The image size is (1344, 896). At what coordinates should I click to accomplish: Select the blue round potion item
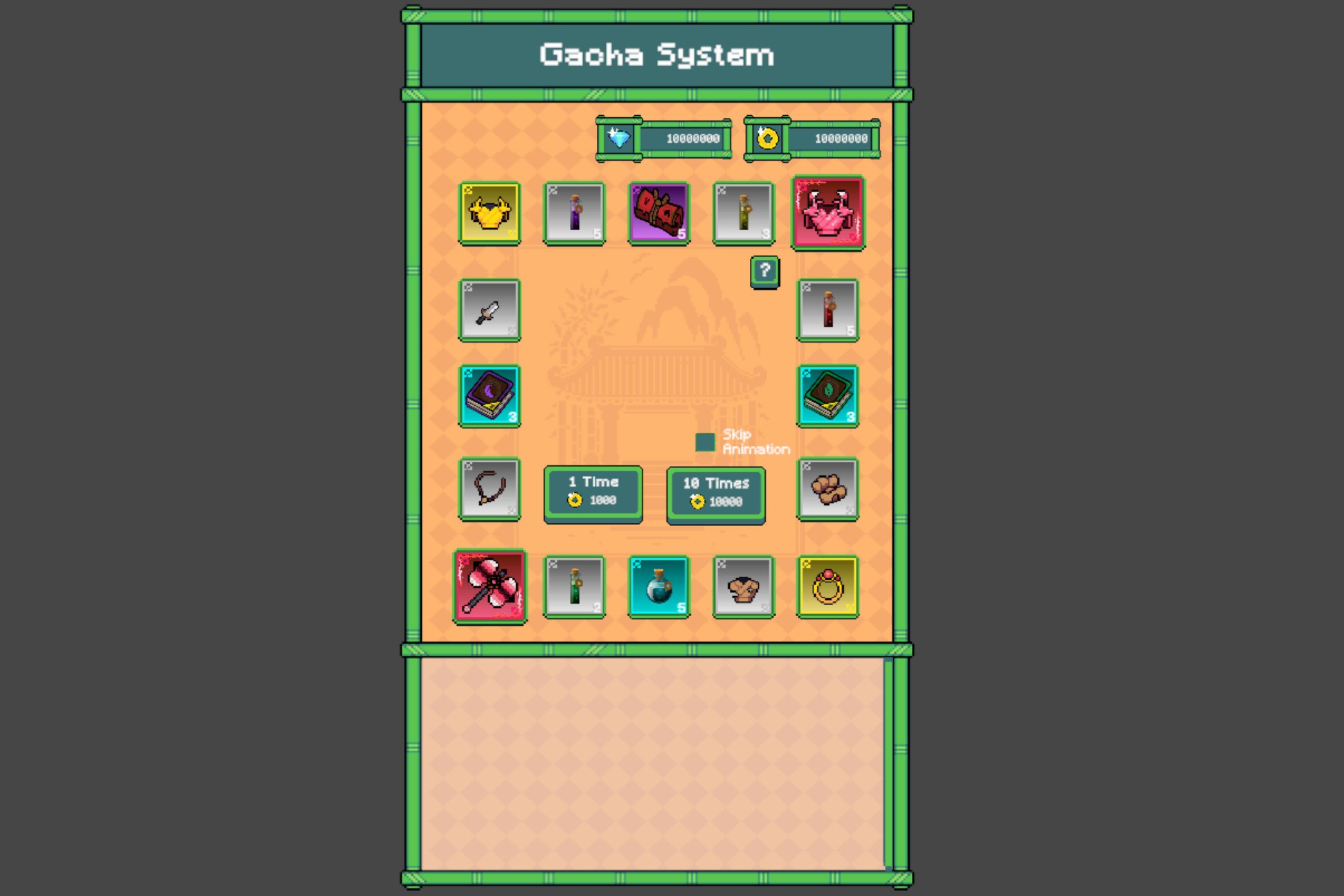pyautogui.click(x=658, y=586)
